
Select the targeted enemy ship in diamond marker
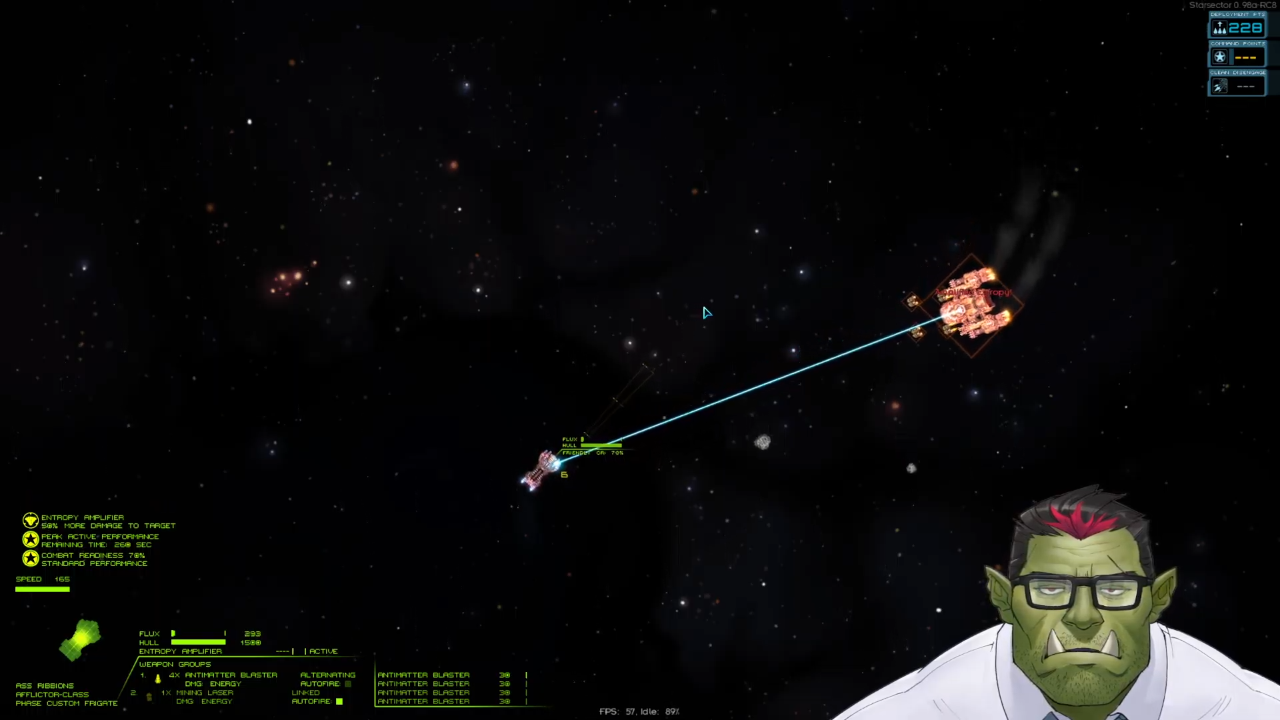tap(972, 305)
